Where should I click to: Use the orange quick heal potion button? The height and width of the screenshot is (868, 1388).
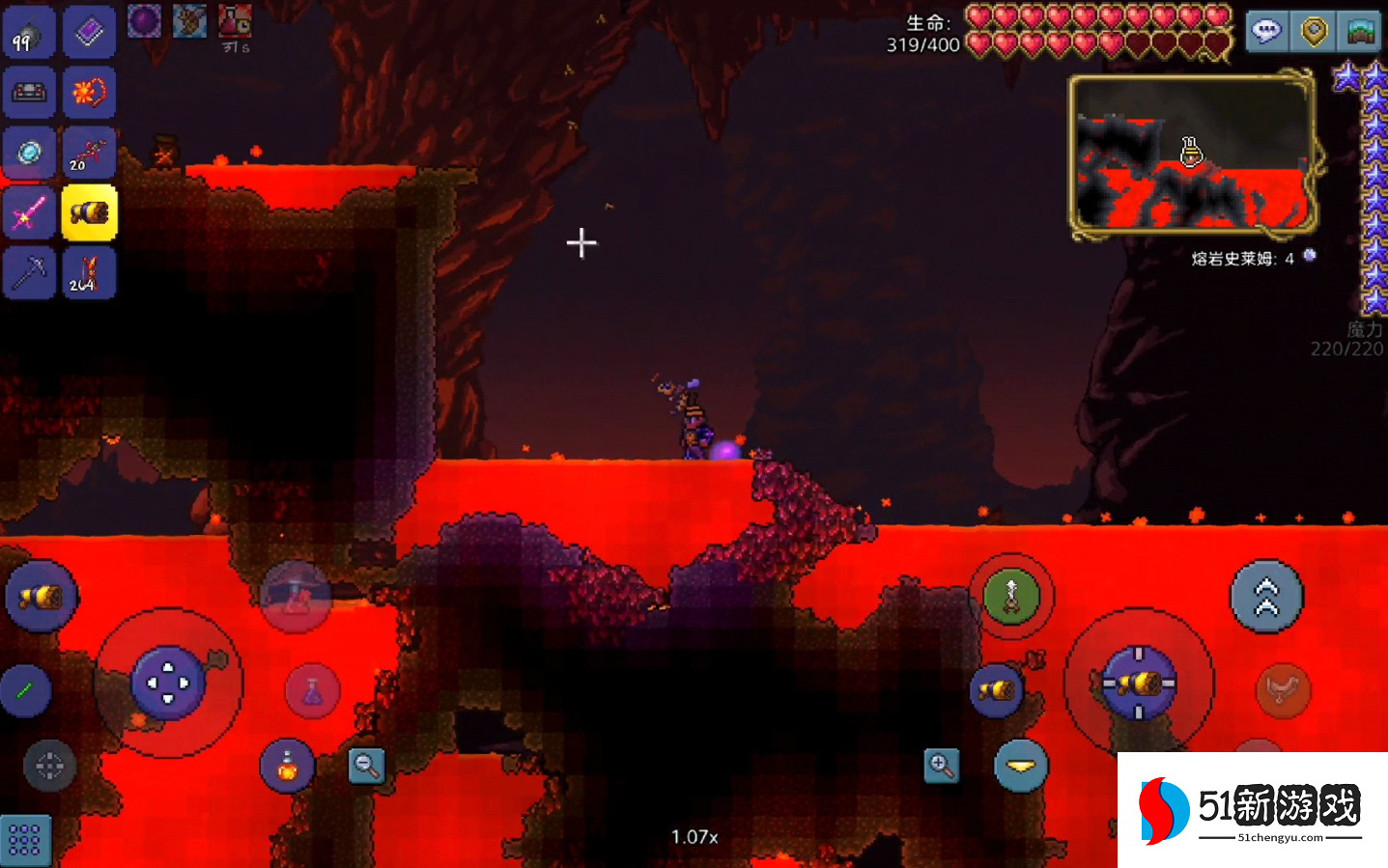click(287, 767)
